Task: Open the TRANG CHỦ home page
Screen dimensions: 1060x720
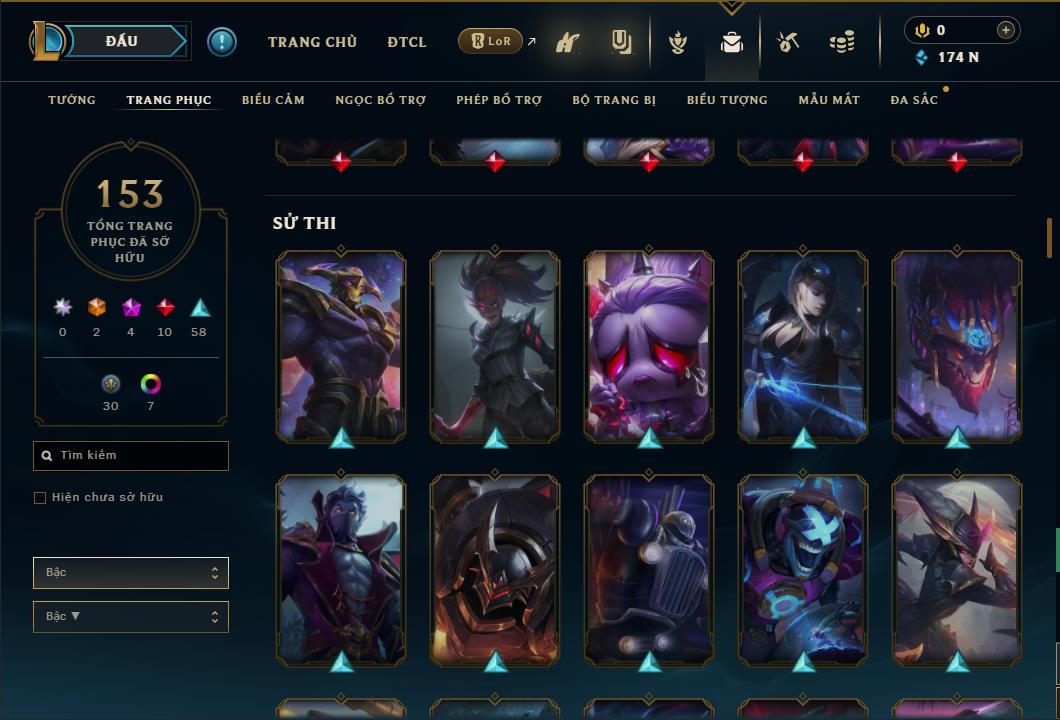Action: [x=312, y=42]
